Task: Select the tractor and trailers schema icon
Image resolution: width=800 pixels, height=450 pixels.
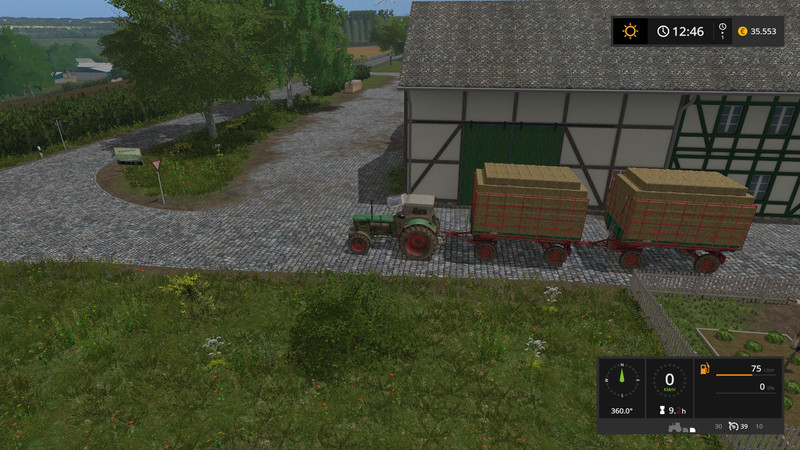Action: click(x=682, y=426)
